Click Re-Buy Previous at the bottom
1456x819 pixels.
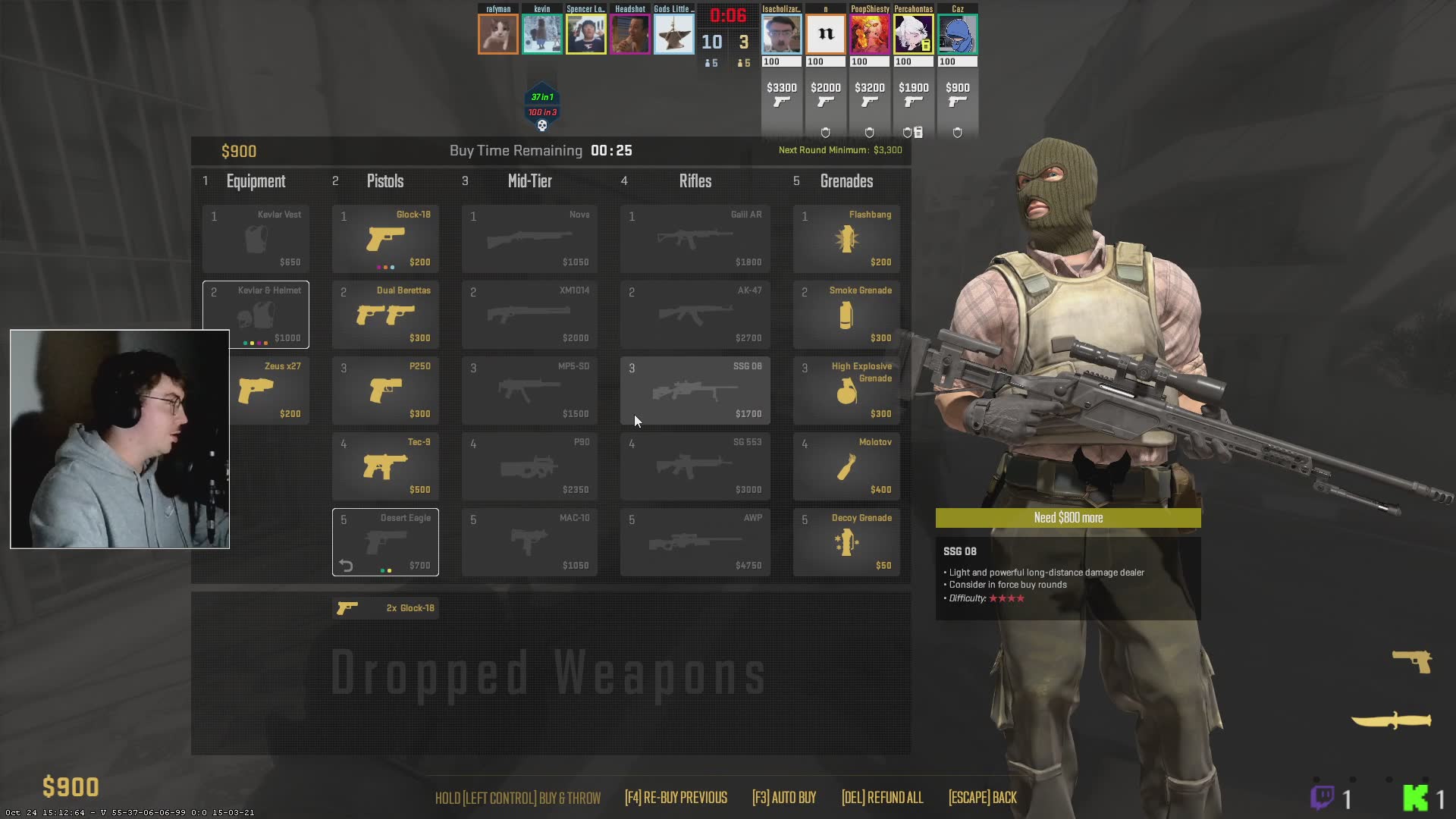676,798
